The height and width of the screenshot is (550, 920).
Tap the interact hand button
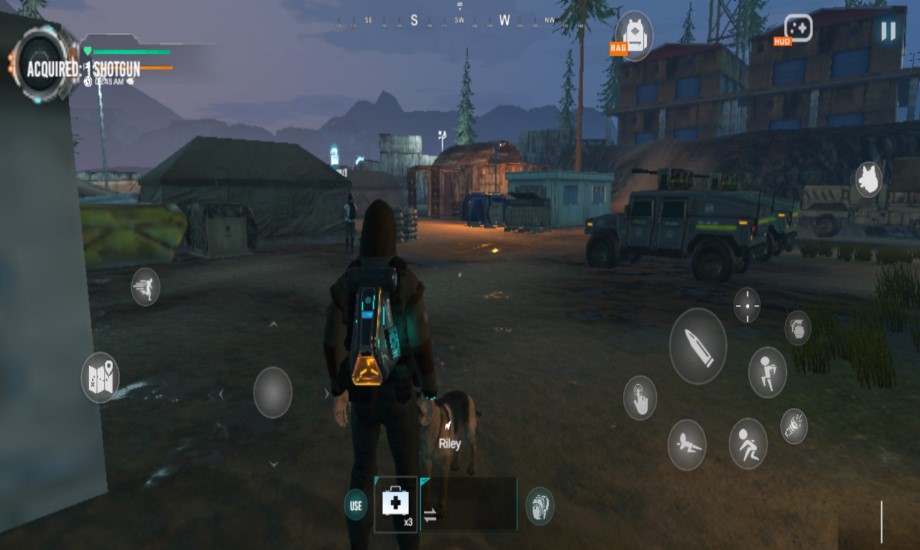[640, 397]
